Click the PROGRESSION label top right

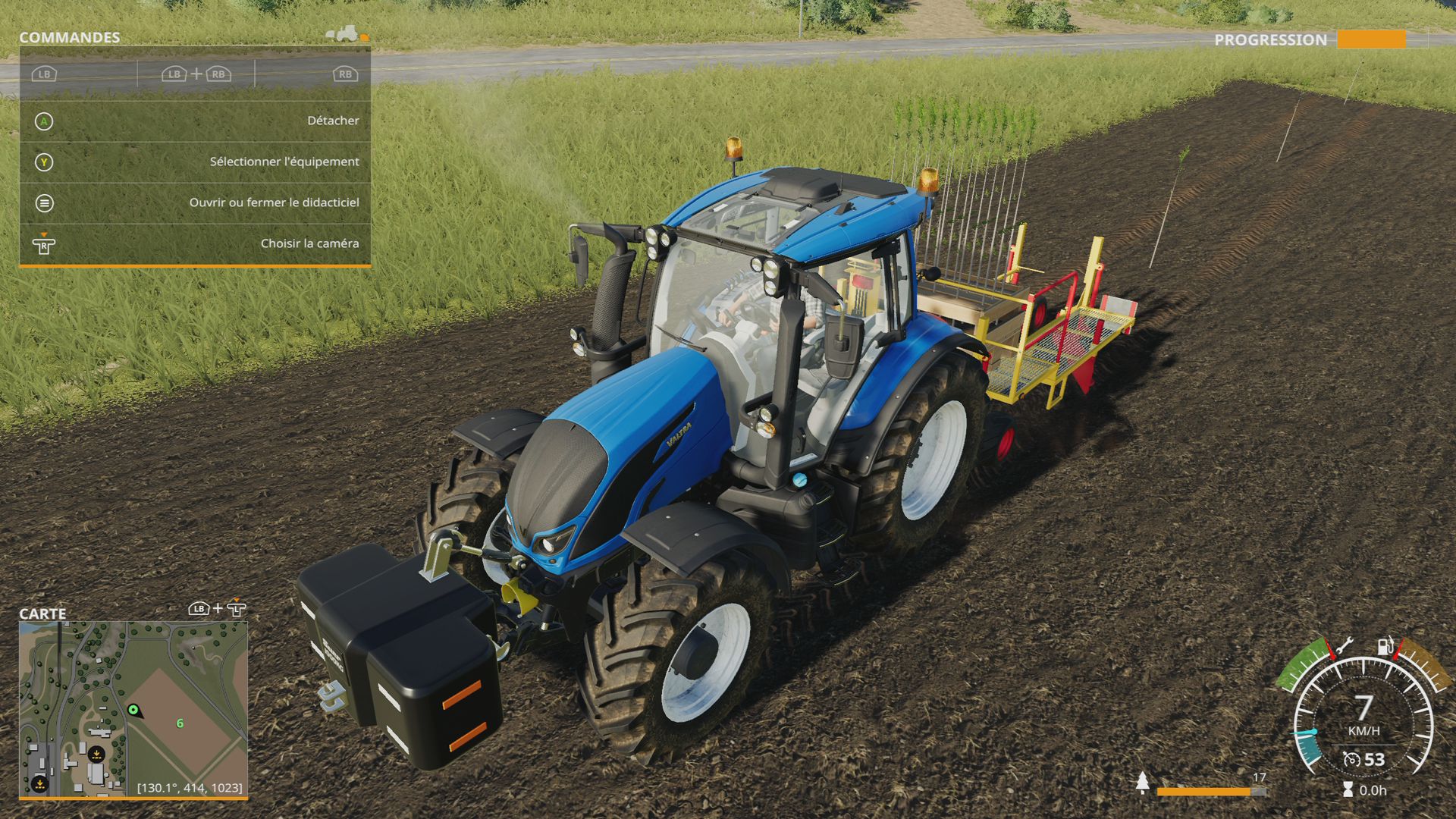[1270, 39]
